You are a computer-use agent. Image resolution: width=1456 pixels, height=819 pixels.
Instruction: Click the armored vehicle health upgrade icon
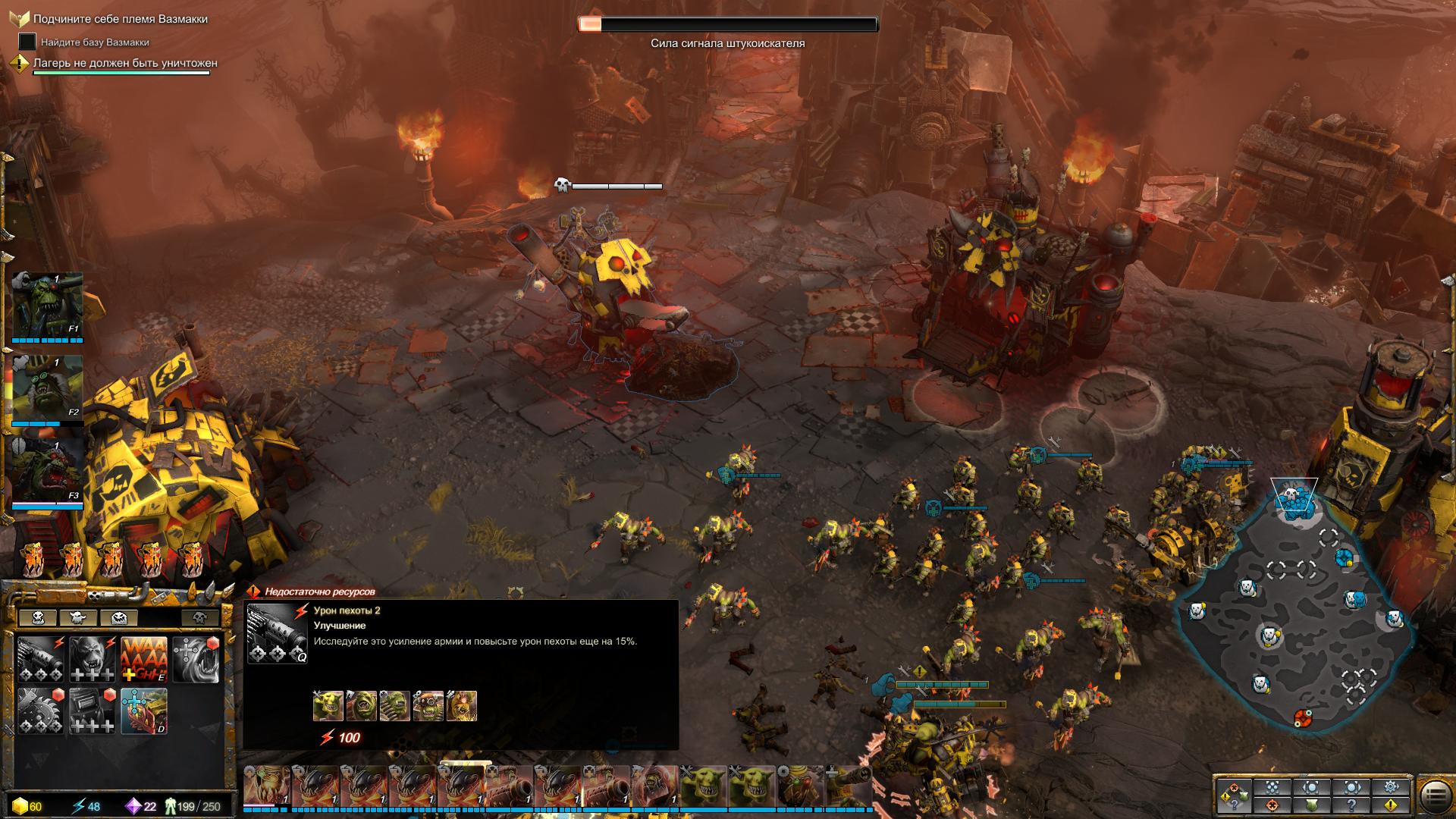pyautogui.click(x=93, y=711)
